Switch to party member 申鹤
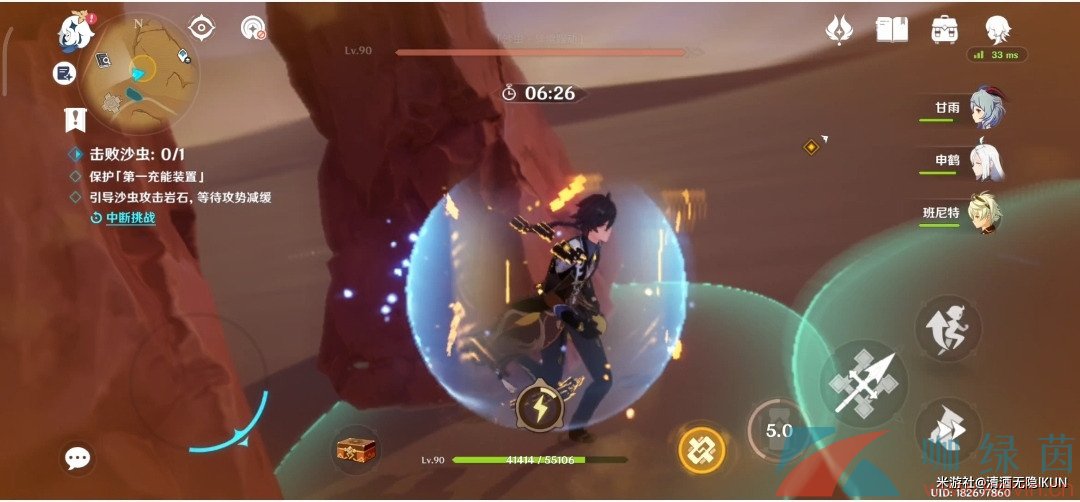 click(985, 160)
